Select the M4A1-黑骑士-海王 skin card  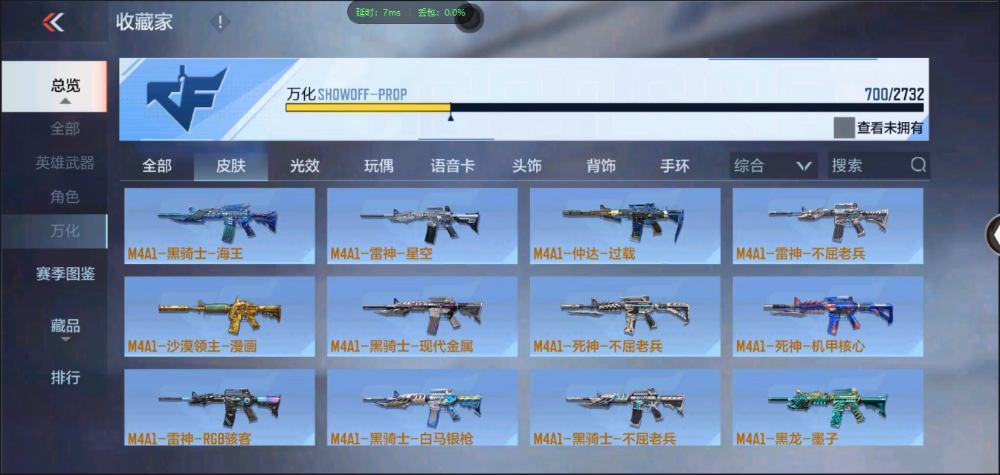(219, 226)
